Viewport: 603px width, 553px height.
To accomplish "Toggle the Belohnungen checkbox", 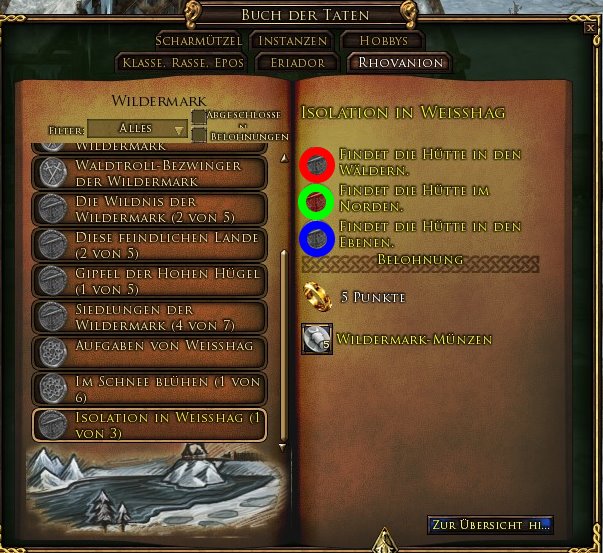I will click(x=199, y=136).
